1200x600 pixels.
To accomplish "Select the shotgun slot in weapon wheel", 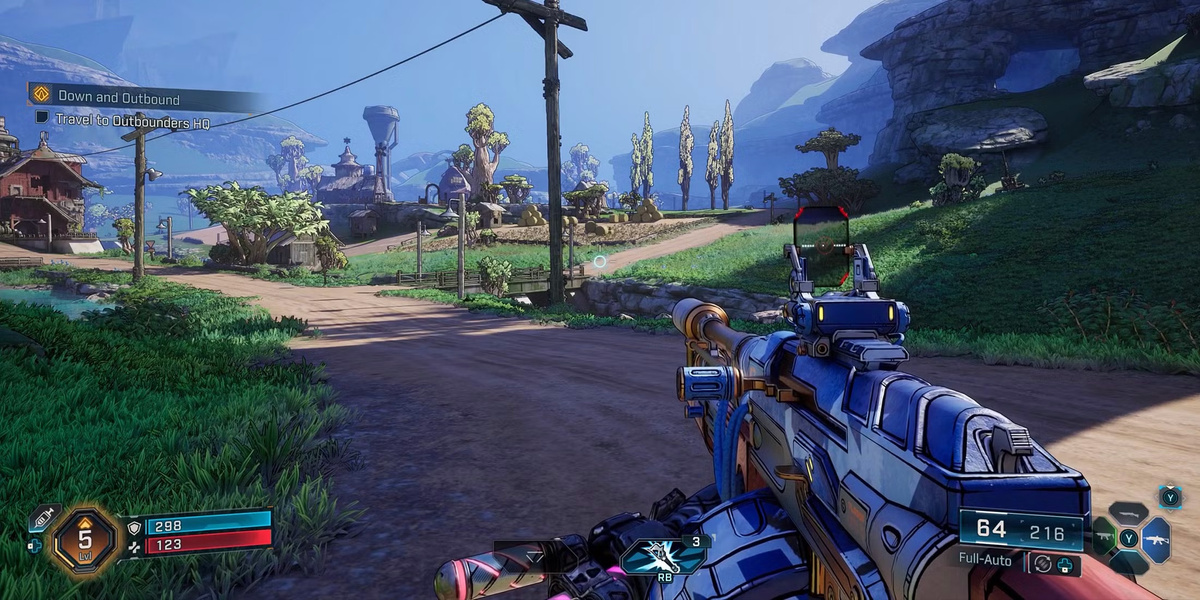I will tap(1128, 513).
